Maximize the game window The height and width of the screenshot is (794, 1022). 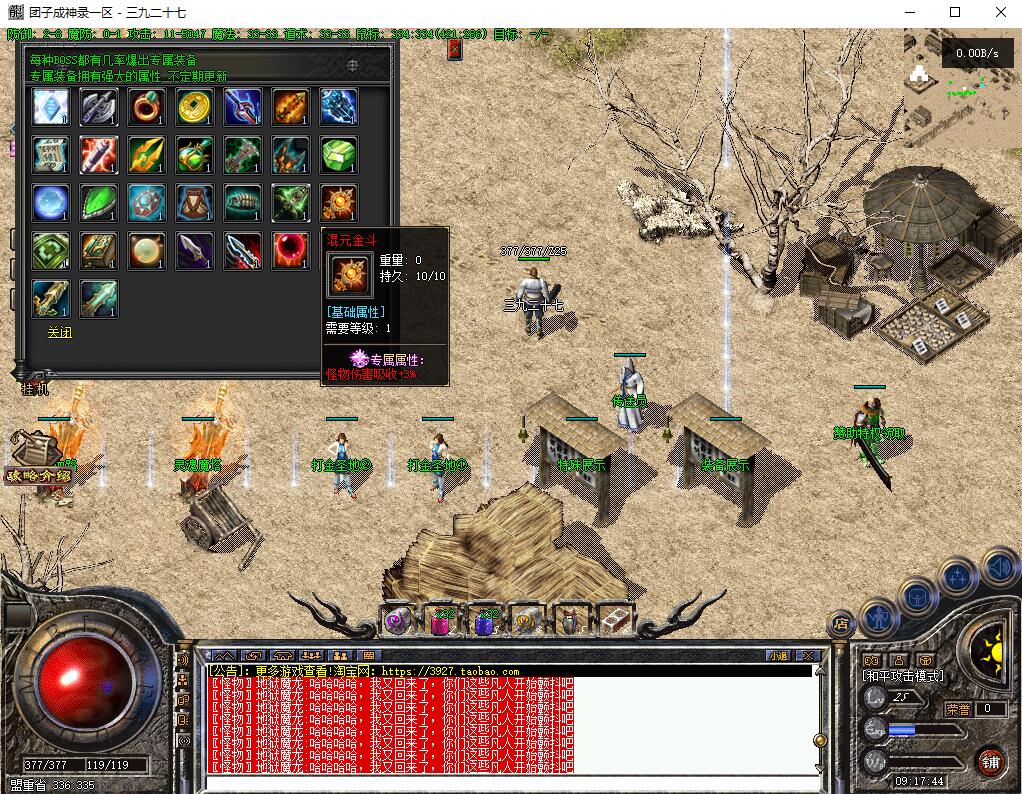954,12
